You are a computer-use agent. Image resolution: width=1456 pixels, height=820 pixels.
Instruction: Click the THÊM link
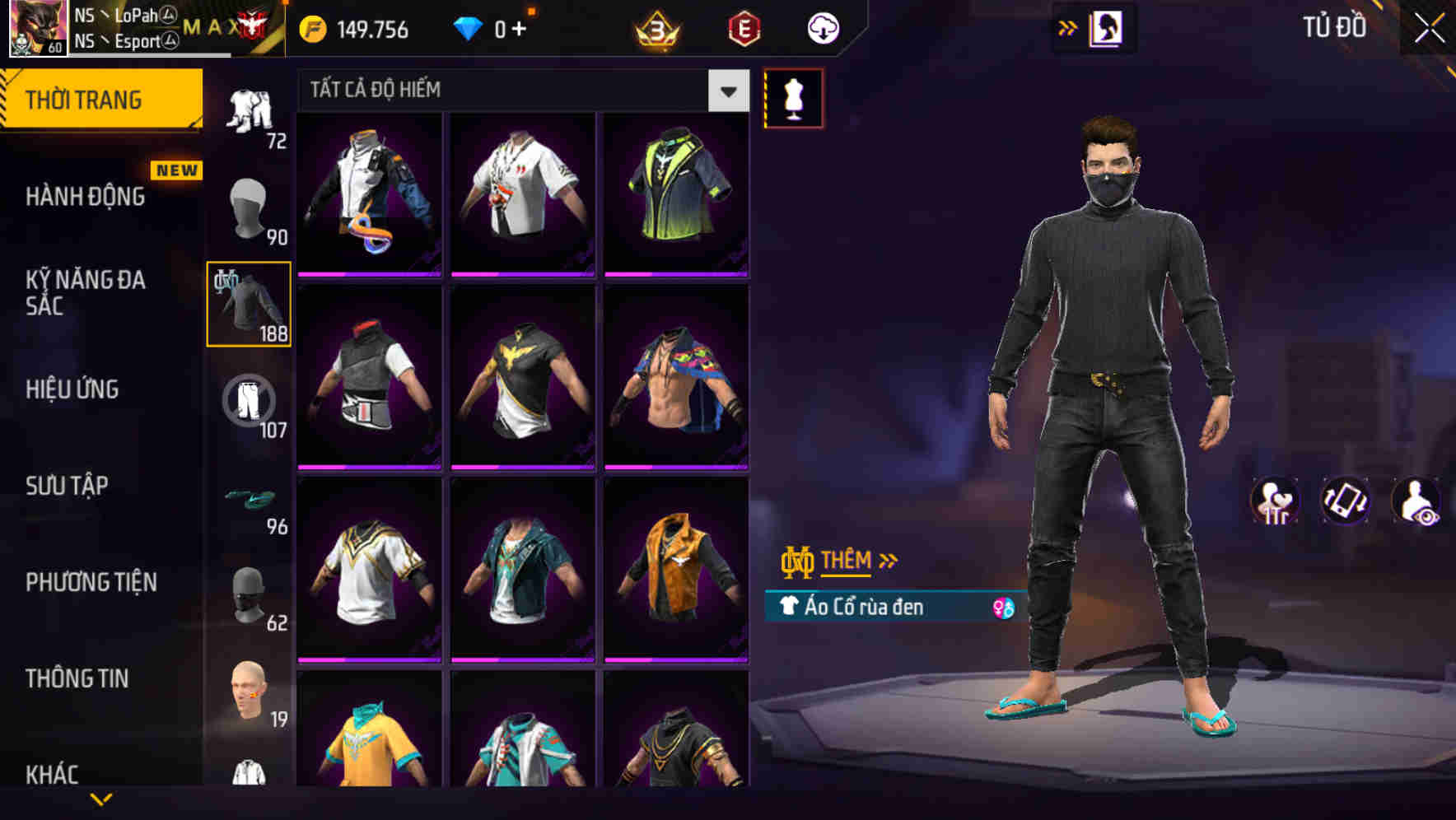[x=848, y=560]
